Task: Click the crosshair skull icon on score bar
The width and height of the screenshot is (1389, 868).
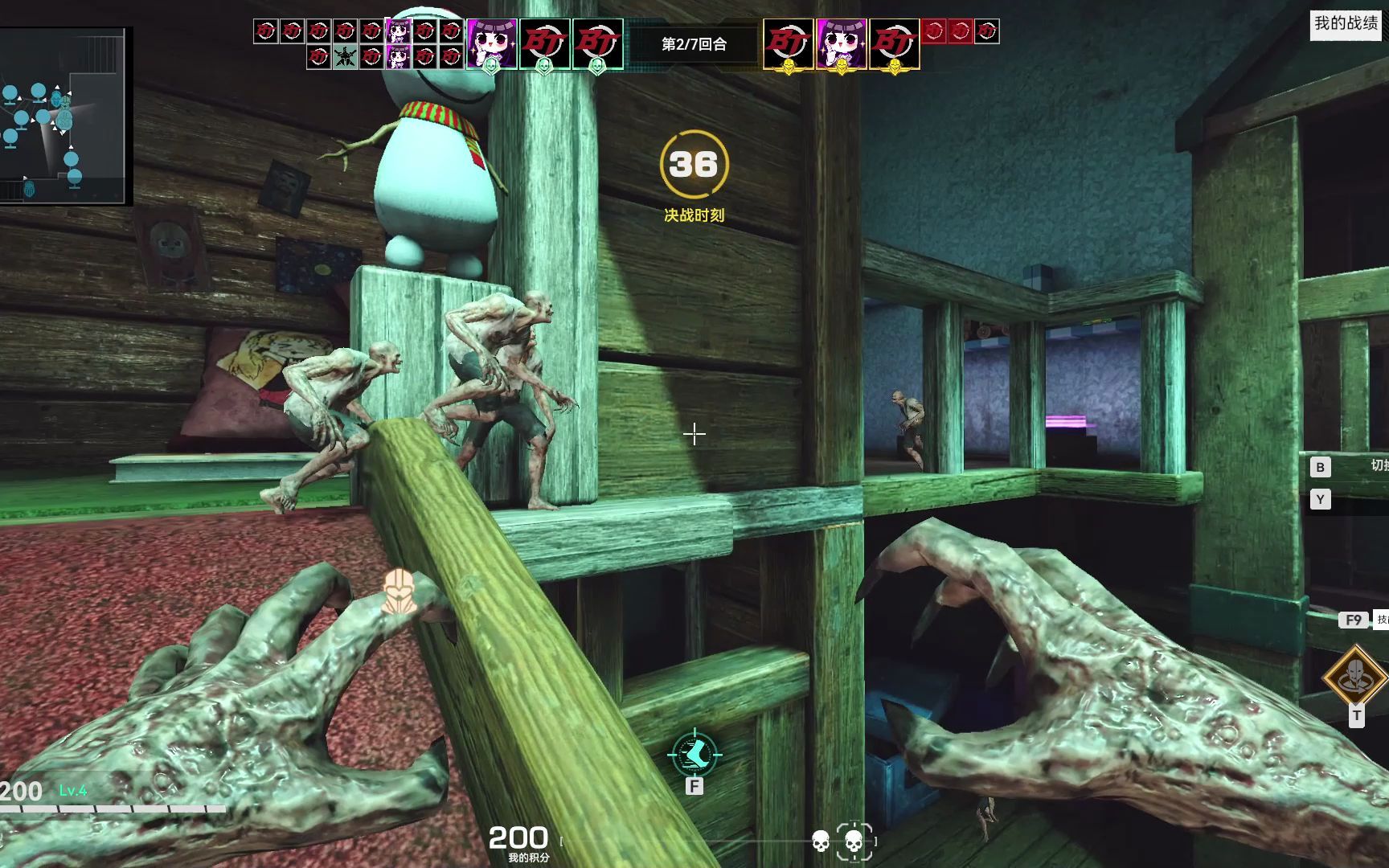Action: click(854, 841)
